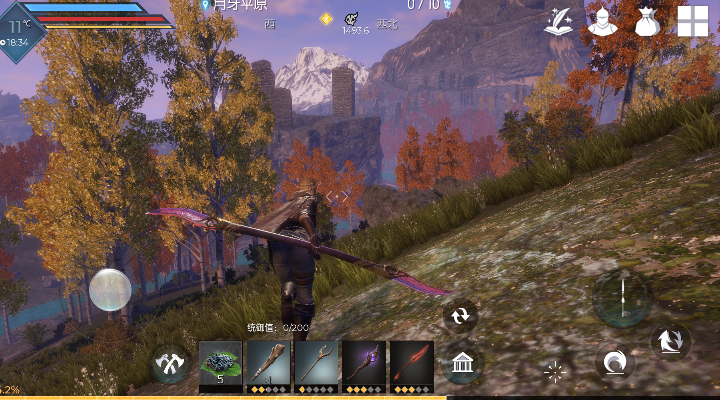Activate the crescent swirl dodge button

(x=613, y=362)
